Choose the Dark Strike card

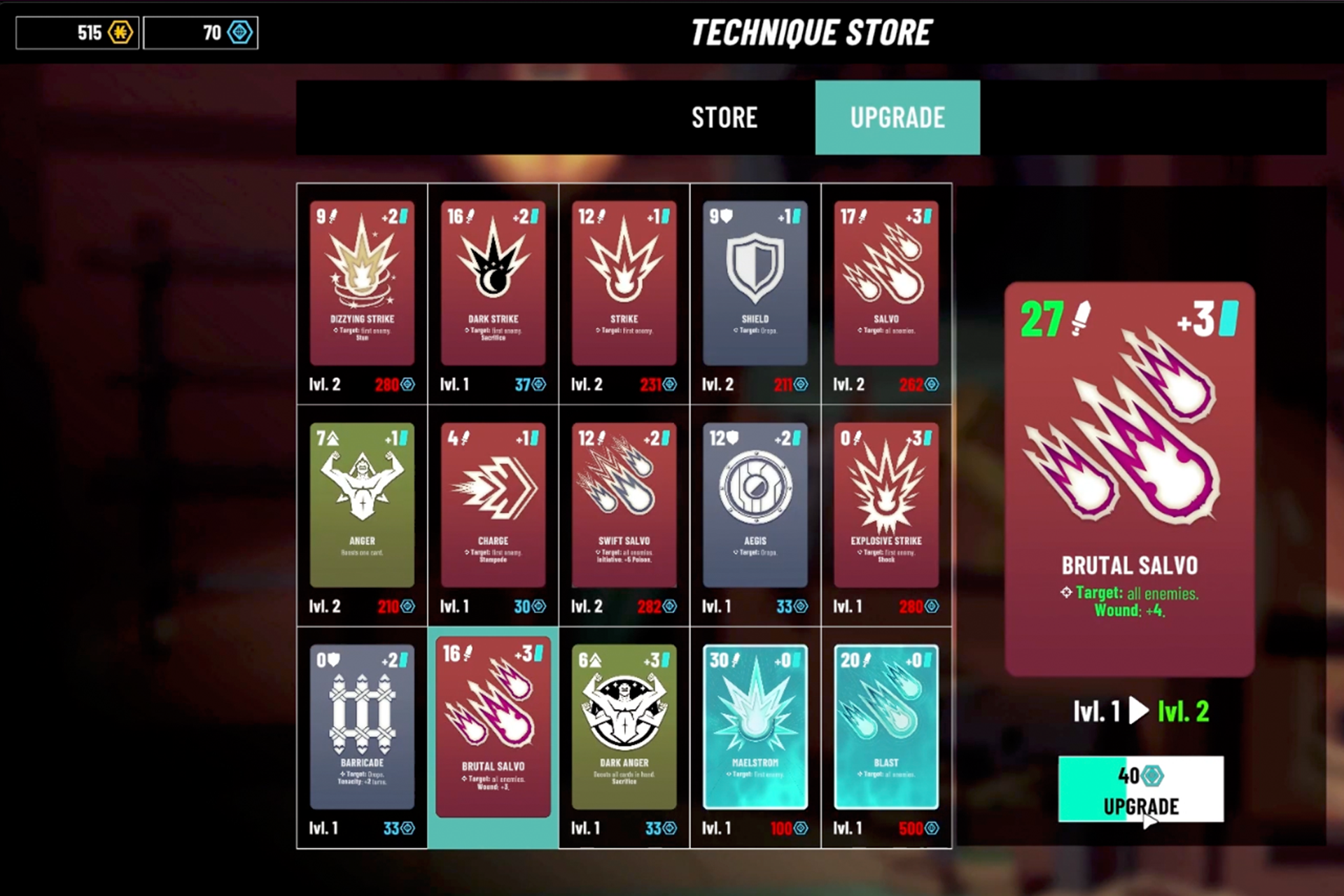(493, 283)
